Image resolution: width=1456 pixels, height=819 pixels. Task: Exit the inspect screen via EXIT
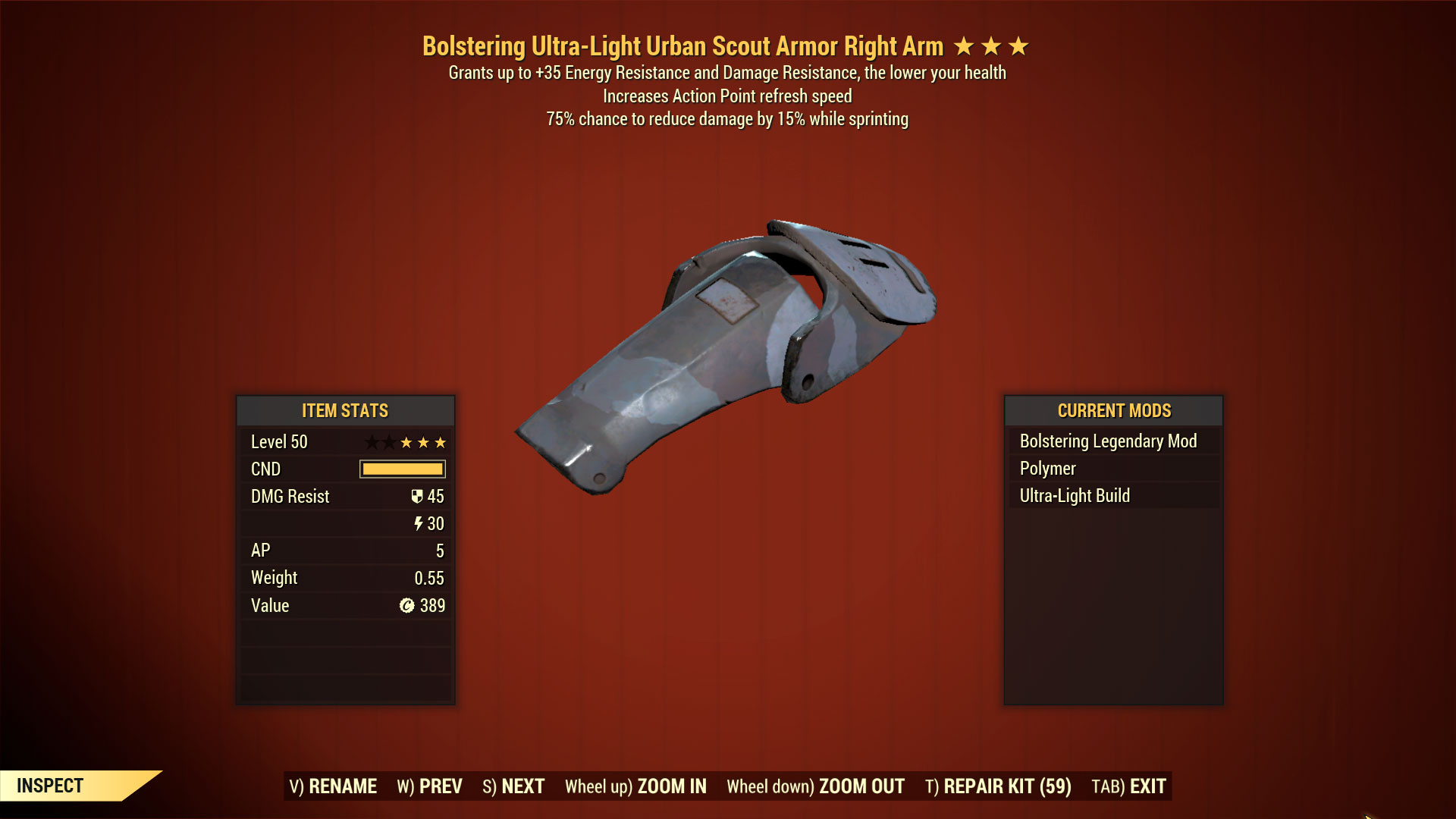tap(1128, 786)
